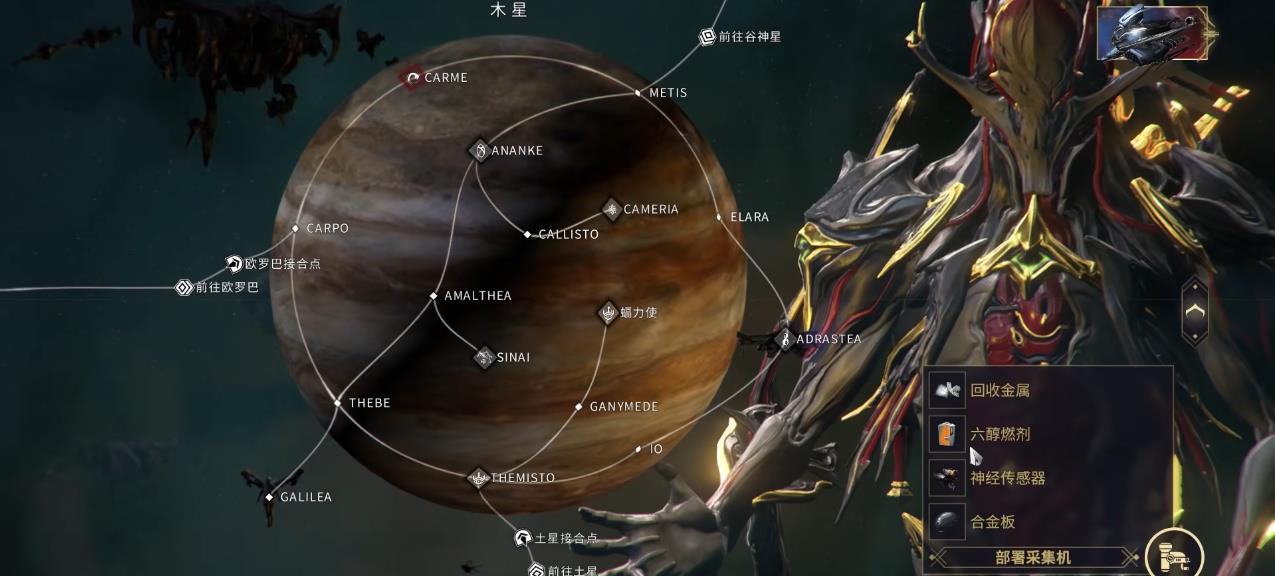Image resolution: width=1275 pixels, height=576 pixels.
Task: Select the SINAI mission node
Action: tap(484, 357)
